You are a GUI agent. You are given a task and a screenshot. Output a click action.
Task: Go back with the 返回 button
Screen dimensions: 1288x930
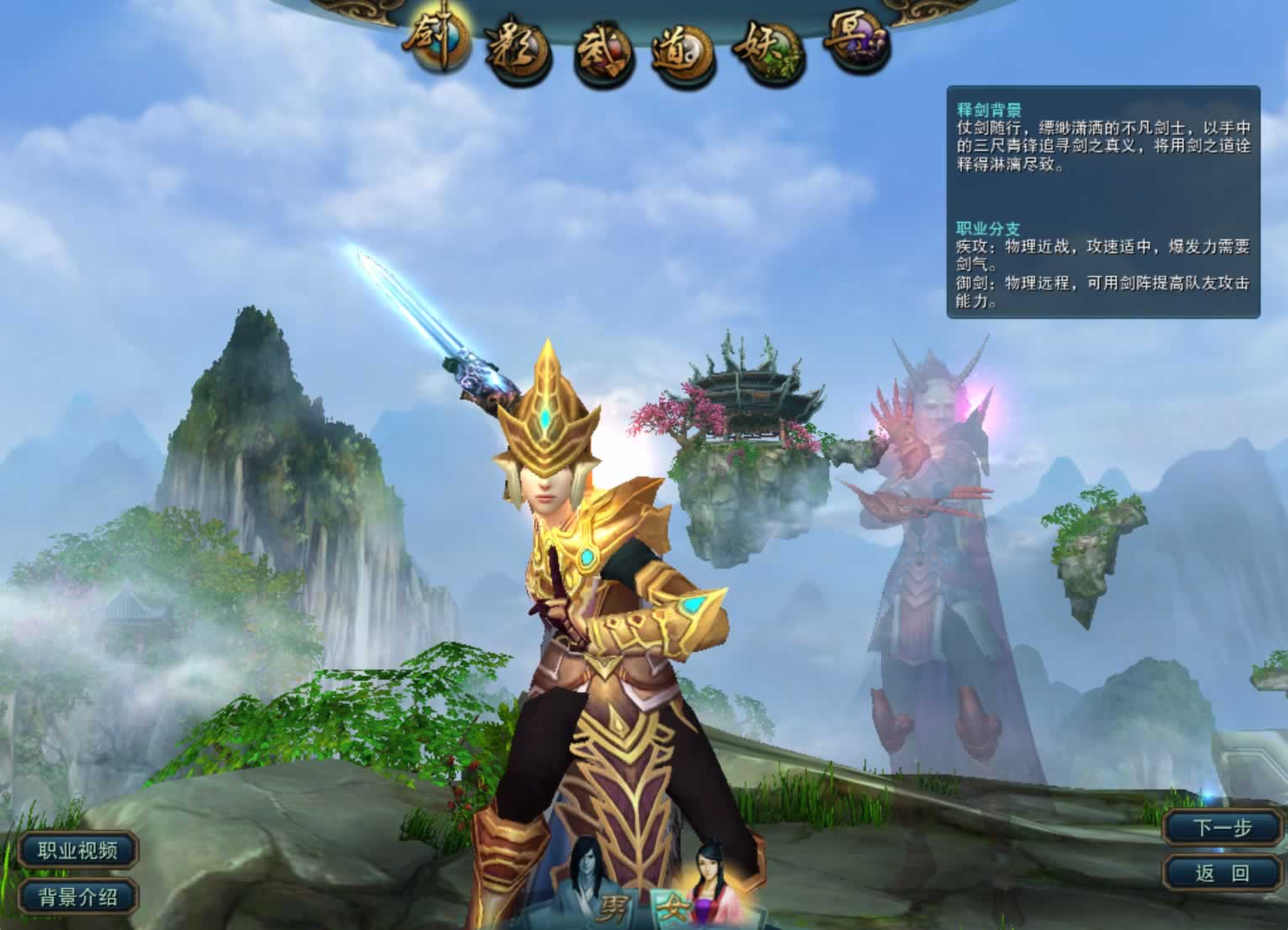tap(1223, 873)
